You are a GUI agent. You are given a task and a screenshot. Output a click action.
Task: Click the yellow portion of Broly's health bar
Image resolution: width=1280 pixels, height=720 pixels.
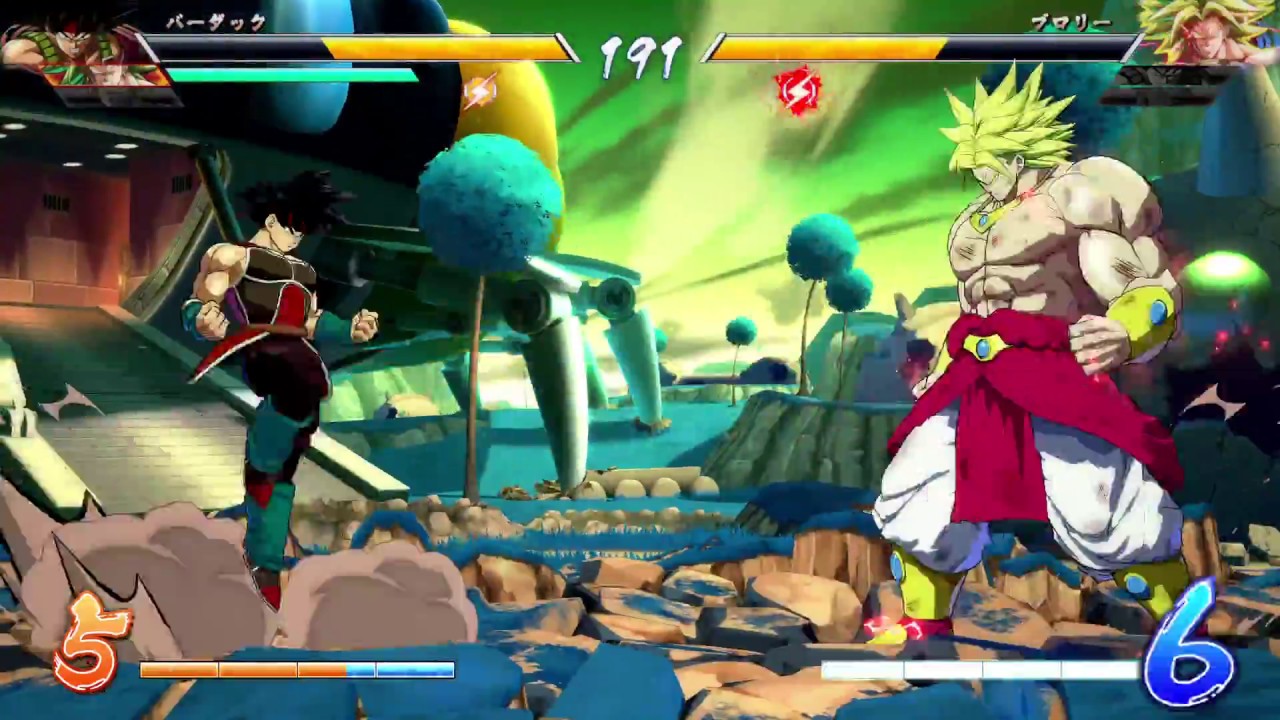[x=830, y=45]
